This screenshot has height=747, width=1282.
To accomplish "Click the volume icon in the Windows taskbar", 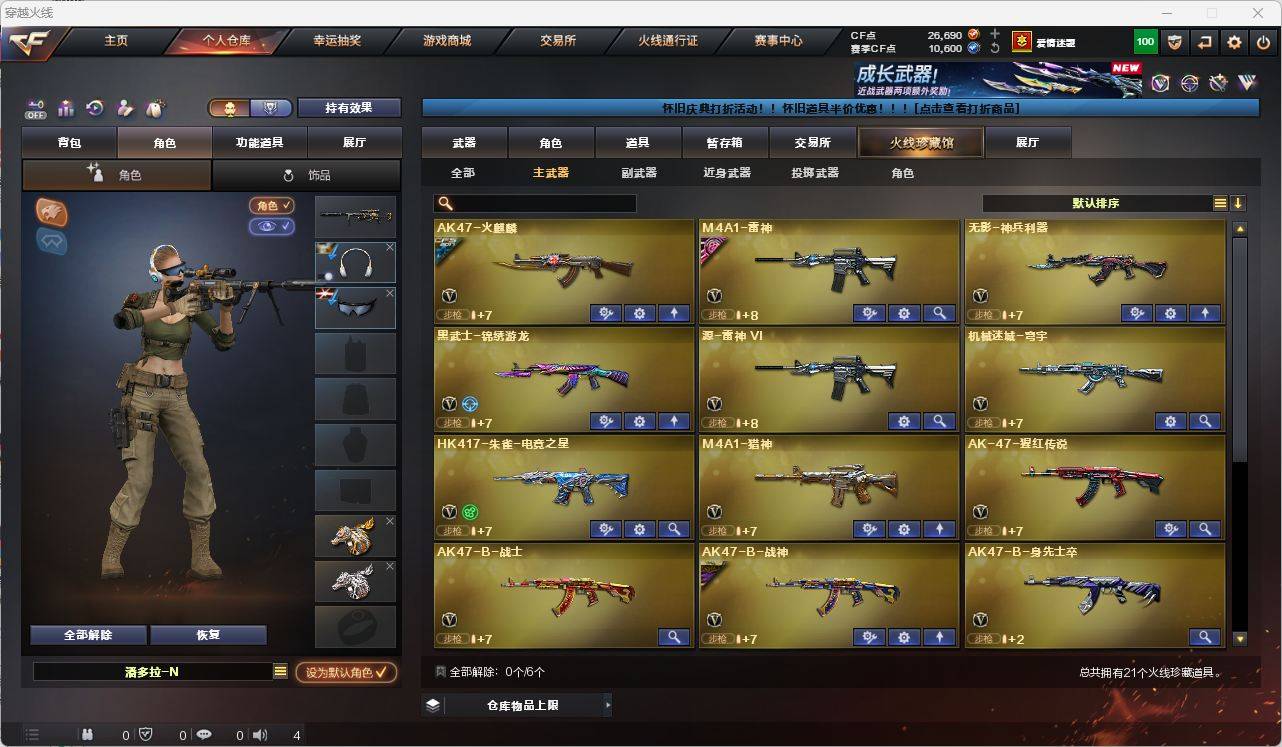I will coord(259,736).
